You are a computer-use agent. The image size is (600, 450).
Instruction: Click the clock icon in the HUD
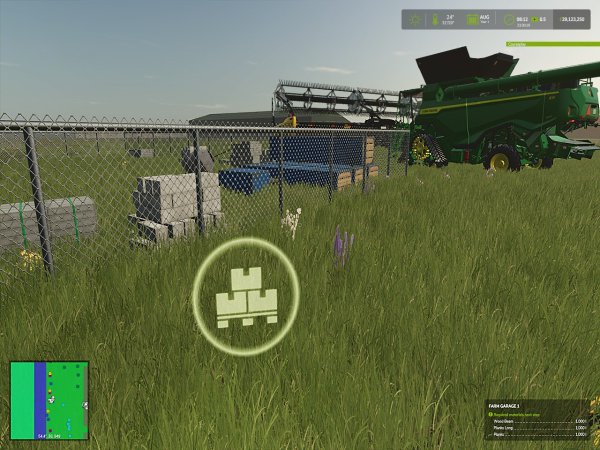(510, 19)
